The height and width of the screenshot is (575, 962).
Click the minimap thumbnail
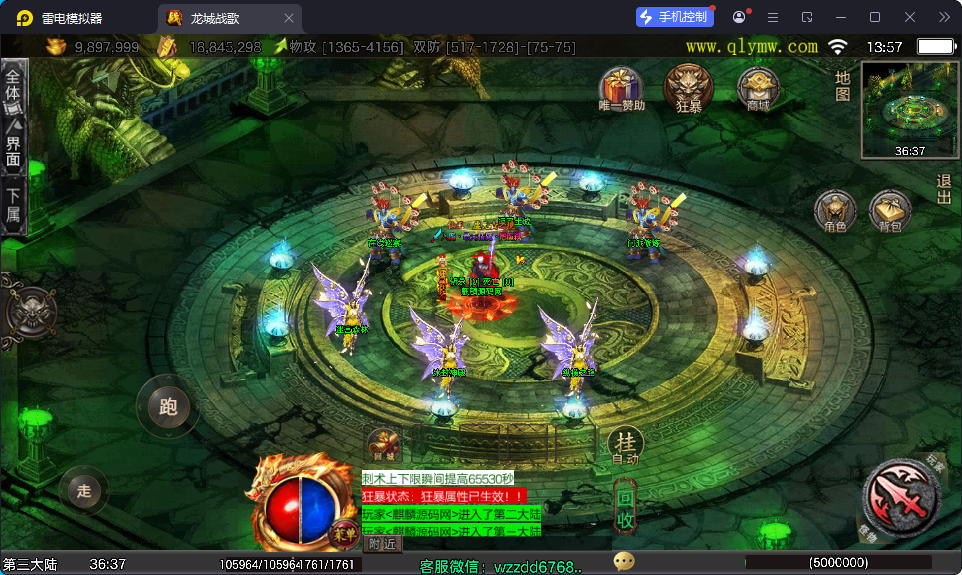pos(909,110)
